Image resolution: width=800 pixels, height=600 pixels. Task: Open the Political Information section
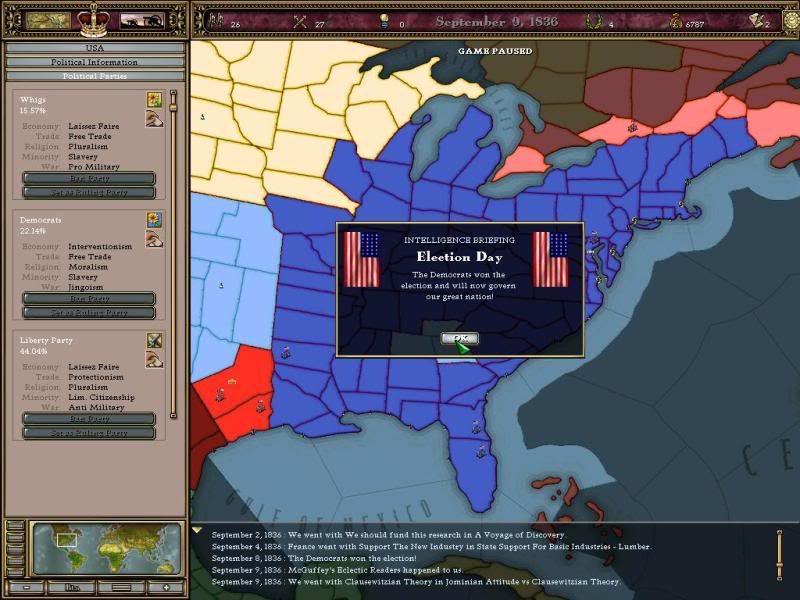(x=95, y=62)
